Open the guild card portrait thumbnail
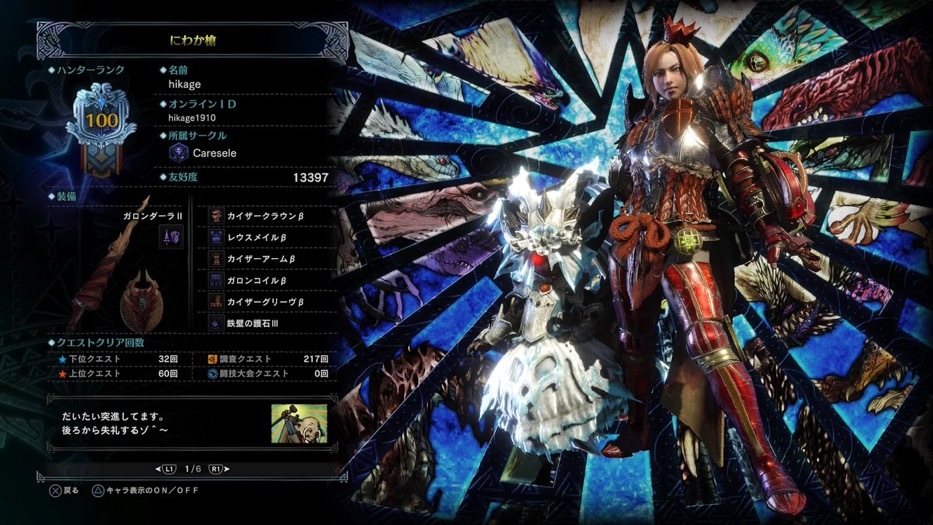This screenshot has width=933, height=525. click(299, 423)
